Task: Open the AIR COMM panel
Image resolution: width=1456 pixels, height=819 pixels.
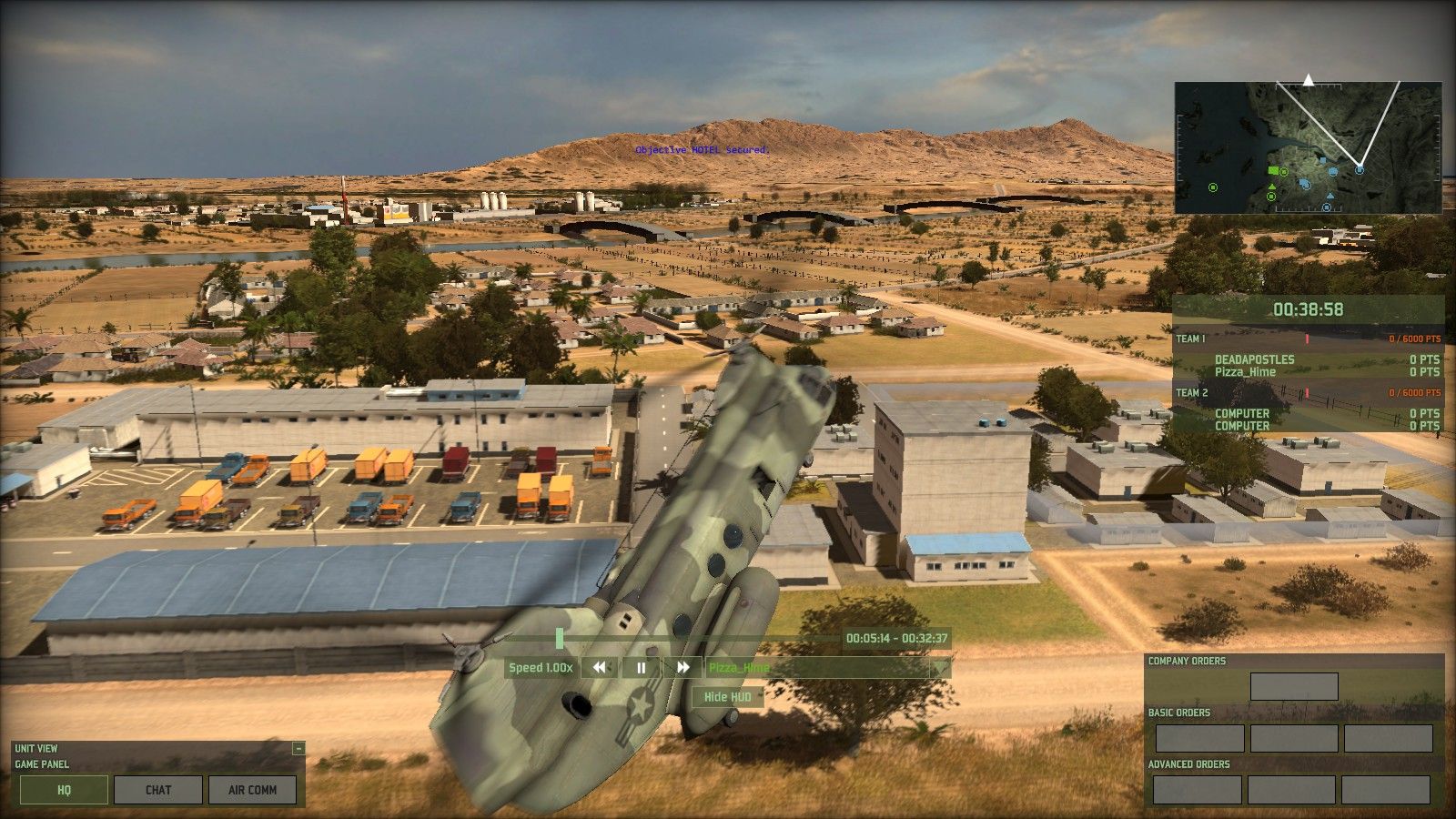Action: 252,790
